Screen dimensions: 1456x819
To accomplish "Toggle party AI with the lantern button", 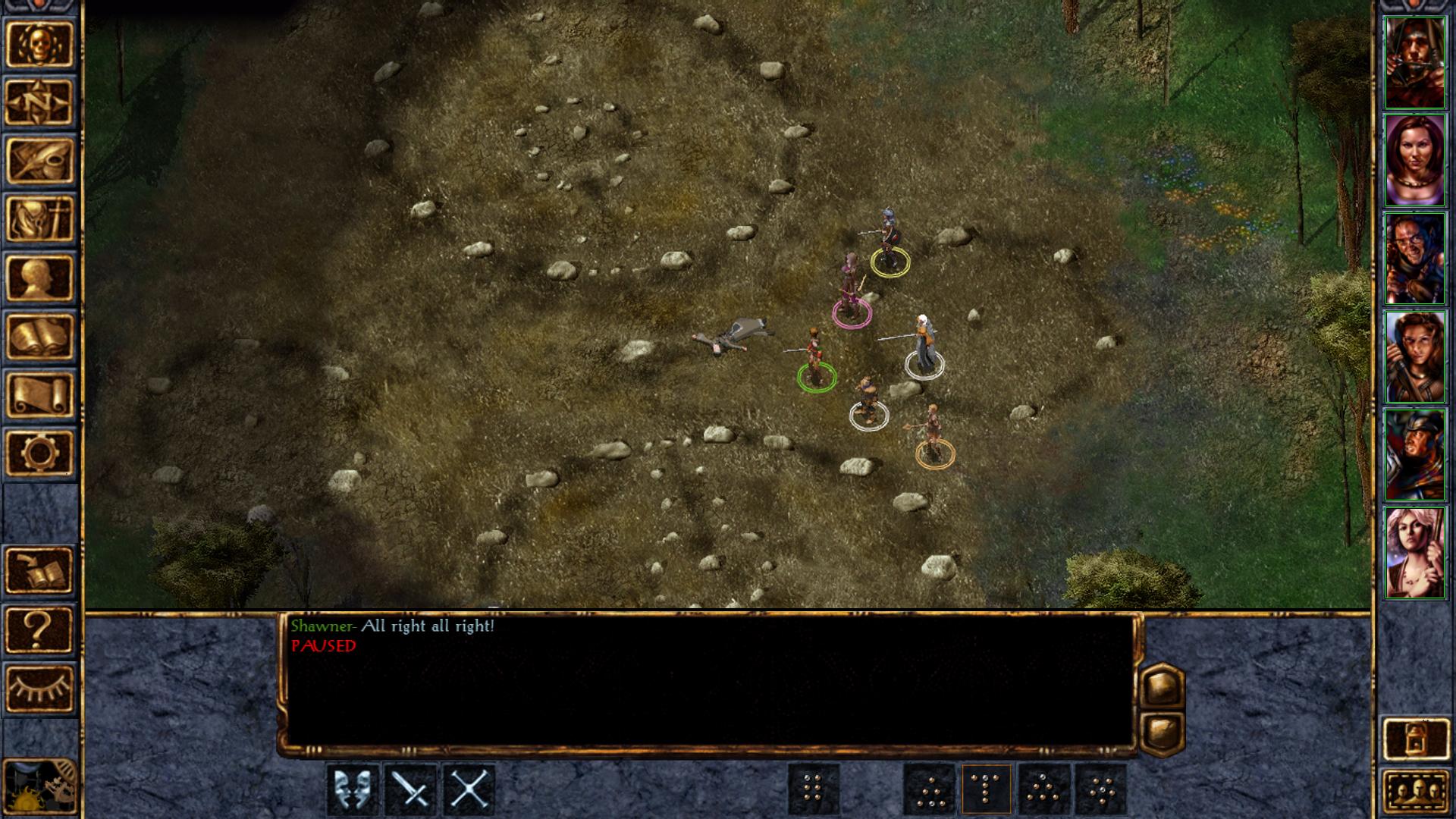I will click(x=1415, y=739).
